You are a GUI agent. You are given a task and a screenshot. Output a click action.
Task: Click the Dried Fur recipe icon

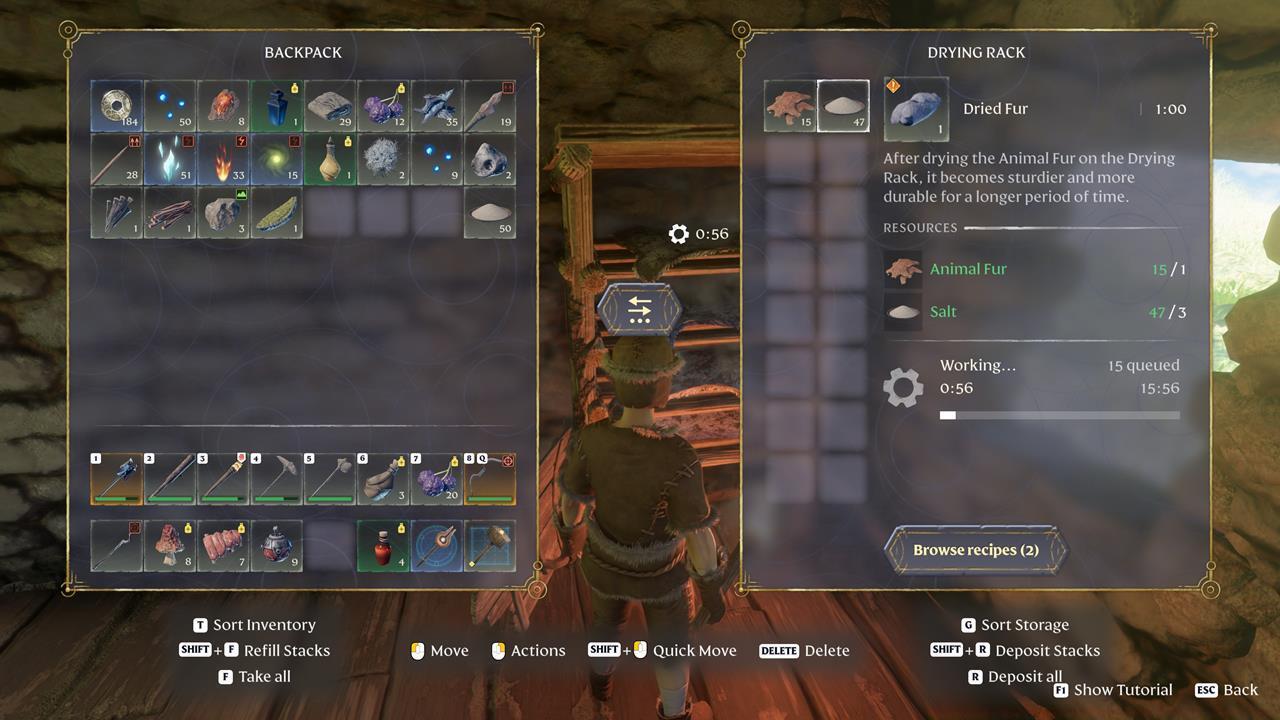coord(916,109)
